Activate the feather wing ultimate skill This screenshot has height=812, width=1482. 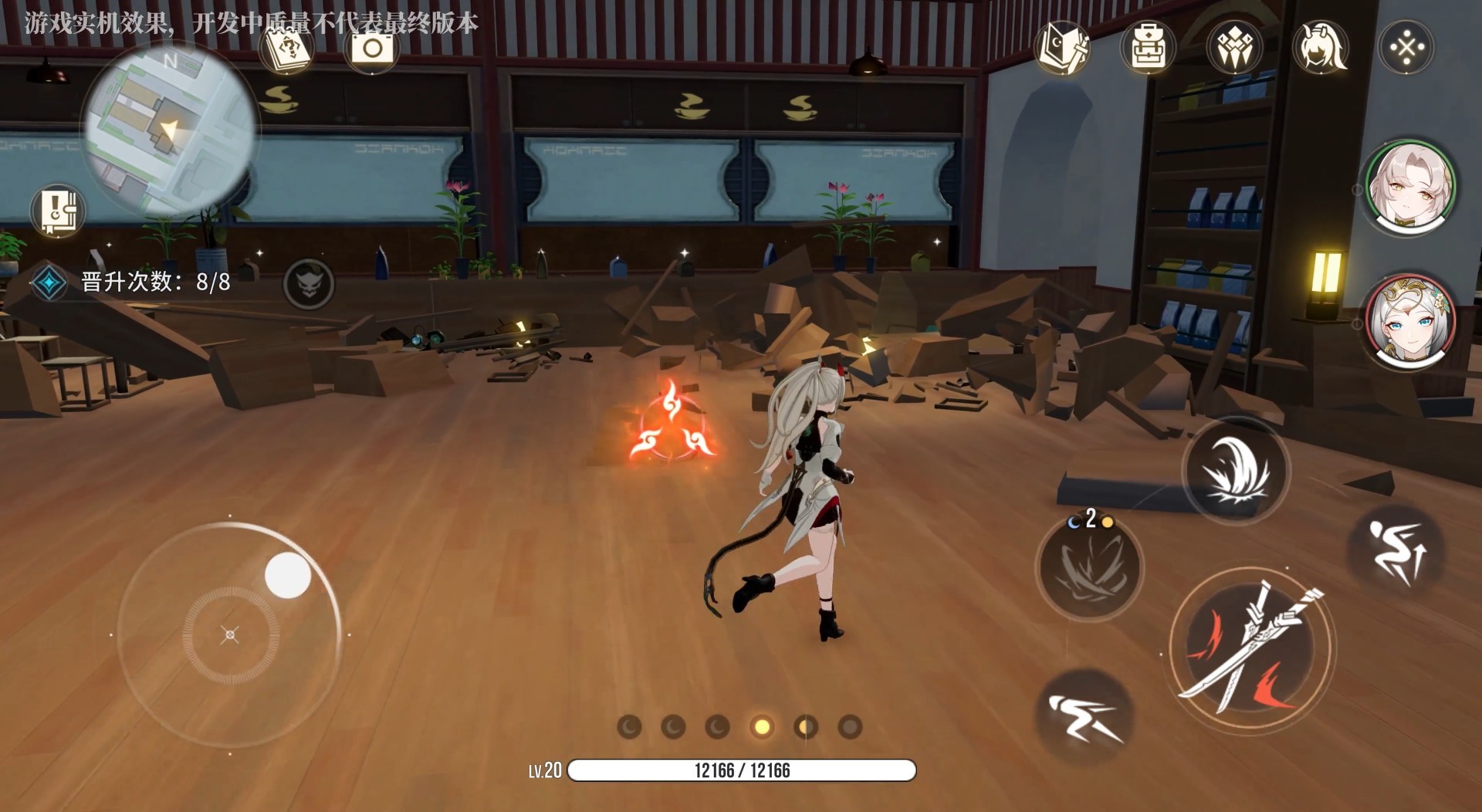click(1236, 471)
